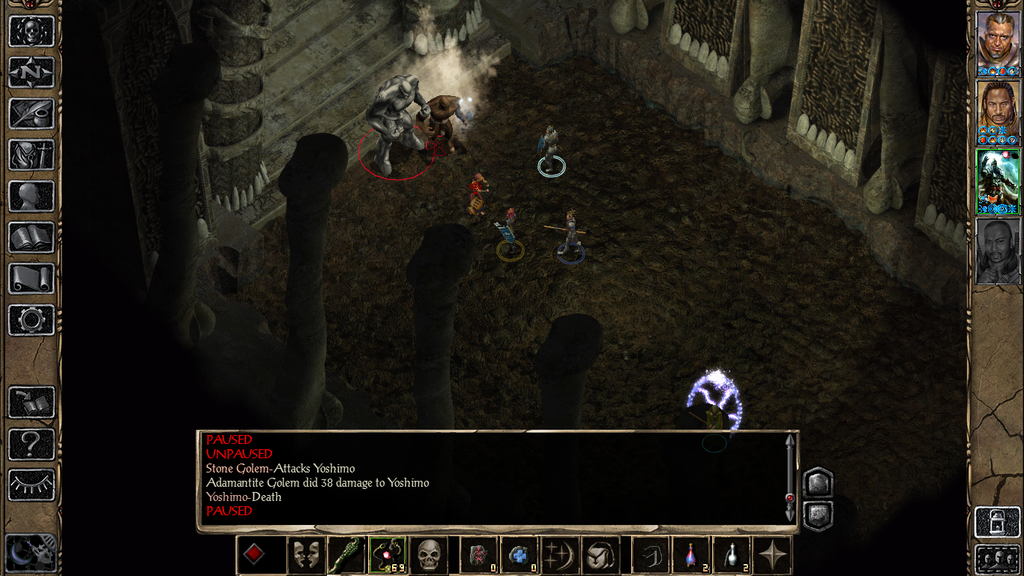Open the special abilities star button
The height and width of the screenshot is (576, 1024).
(773, 555)
